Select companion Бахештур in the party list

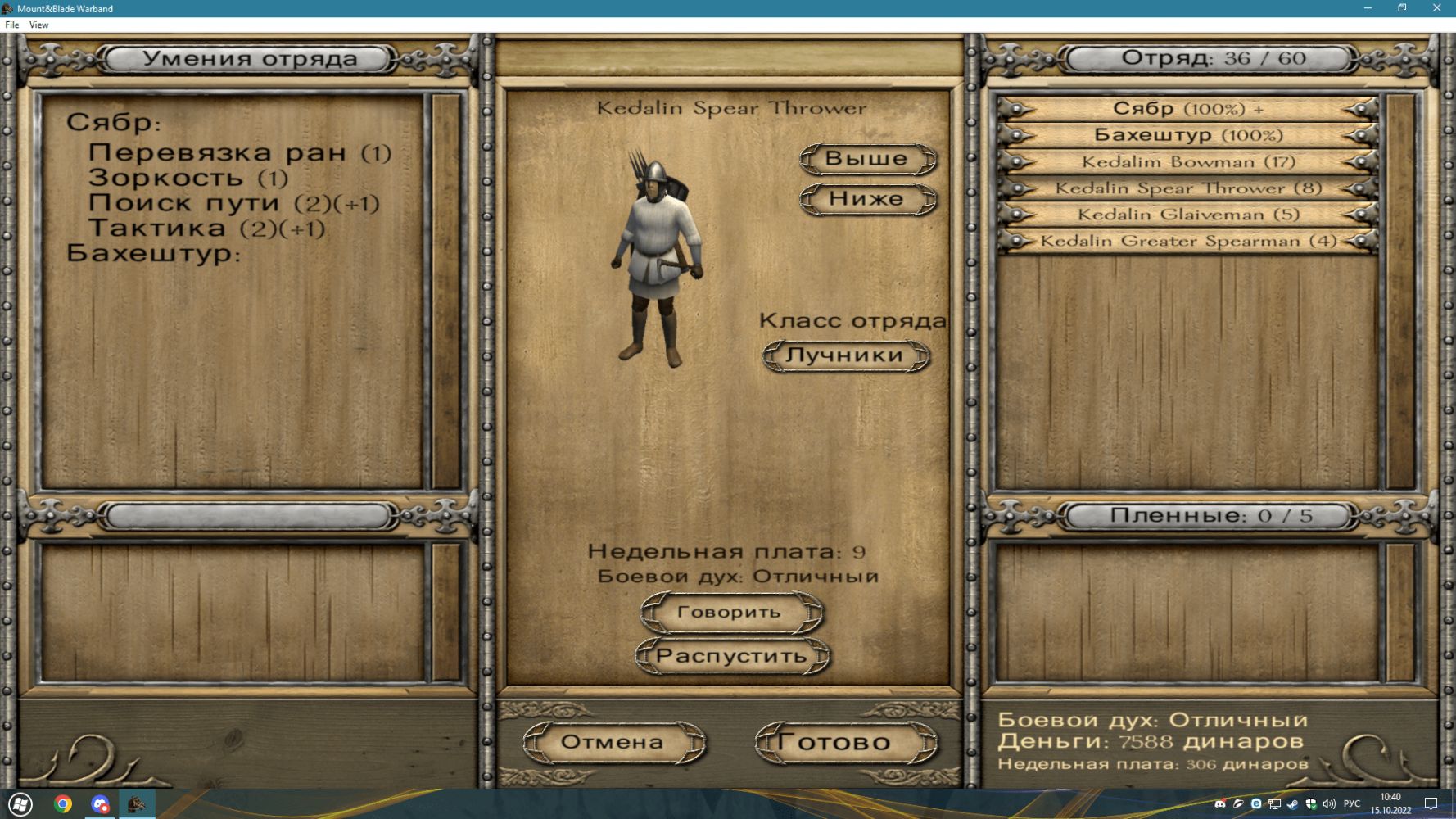1187,135
